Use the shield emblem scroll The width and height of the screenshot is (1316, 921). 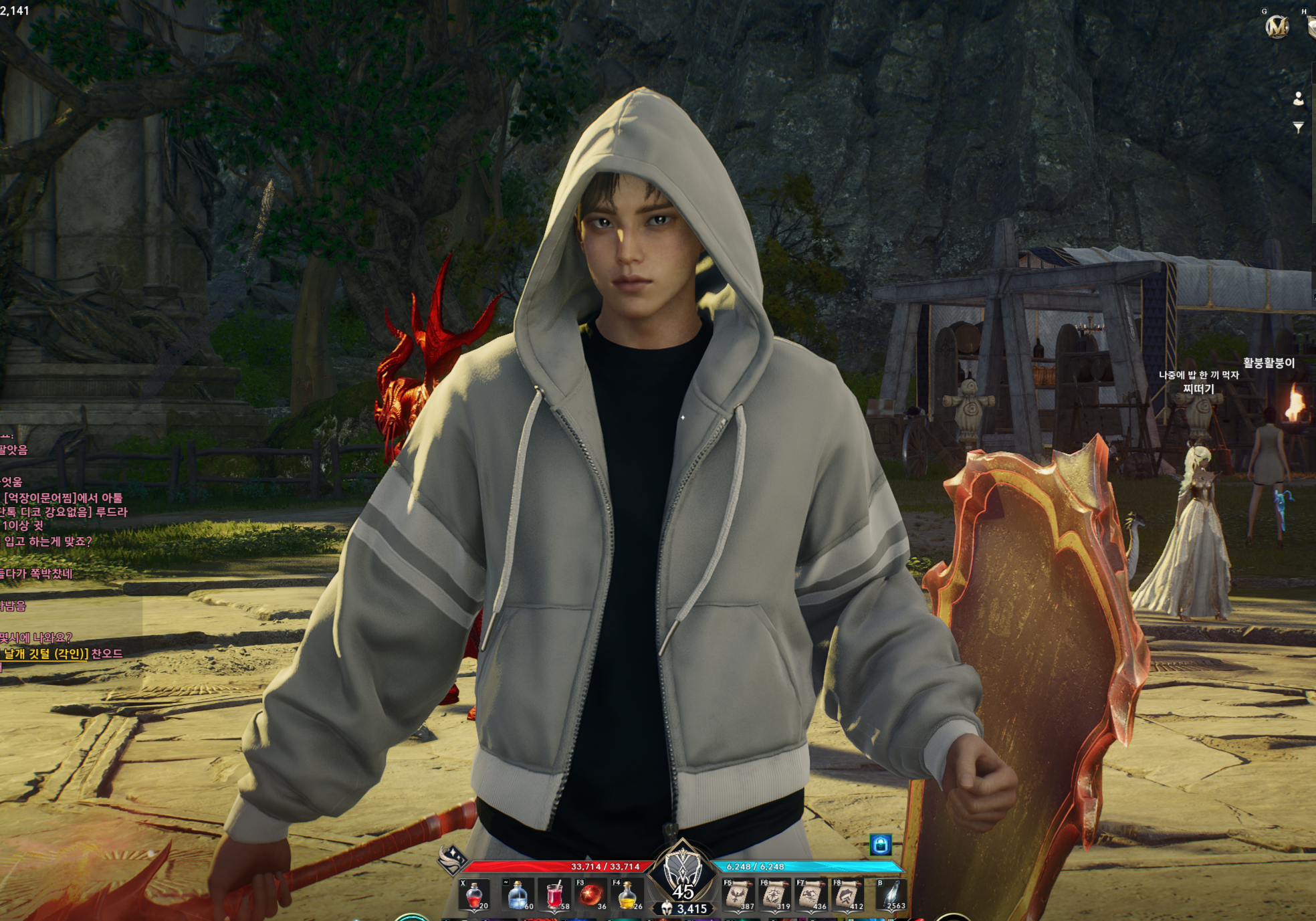tap(847, 895)
